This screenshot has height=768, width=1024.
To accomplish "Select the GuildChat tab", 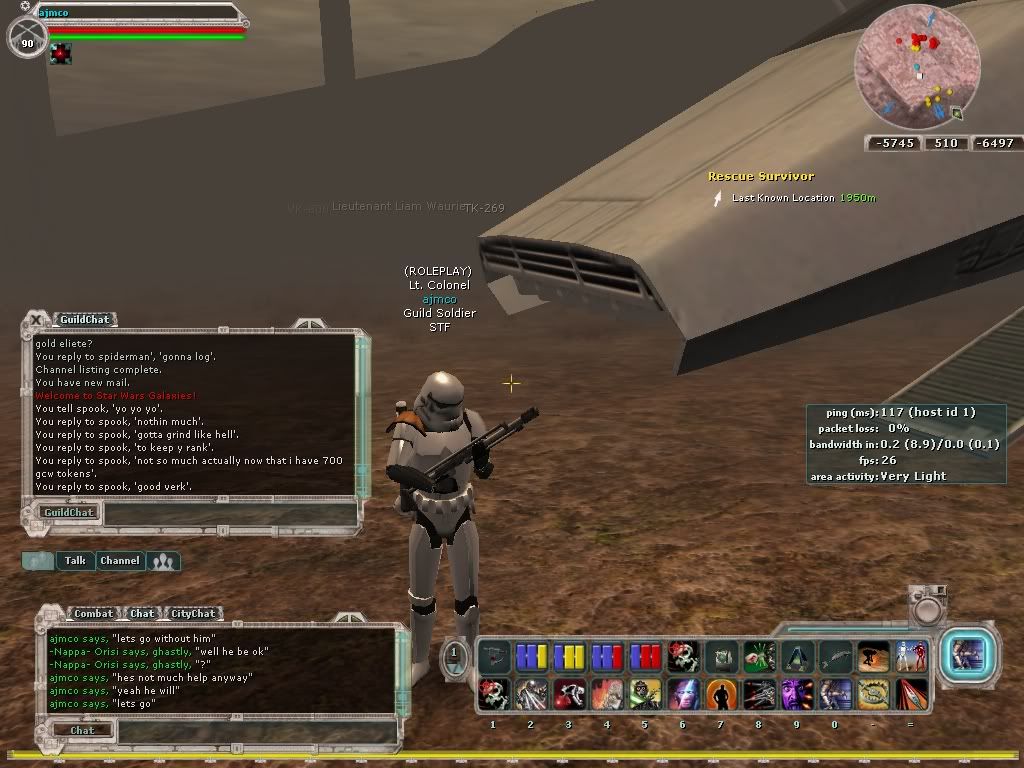I will (x=84, y=320).
